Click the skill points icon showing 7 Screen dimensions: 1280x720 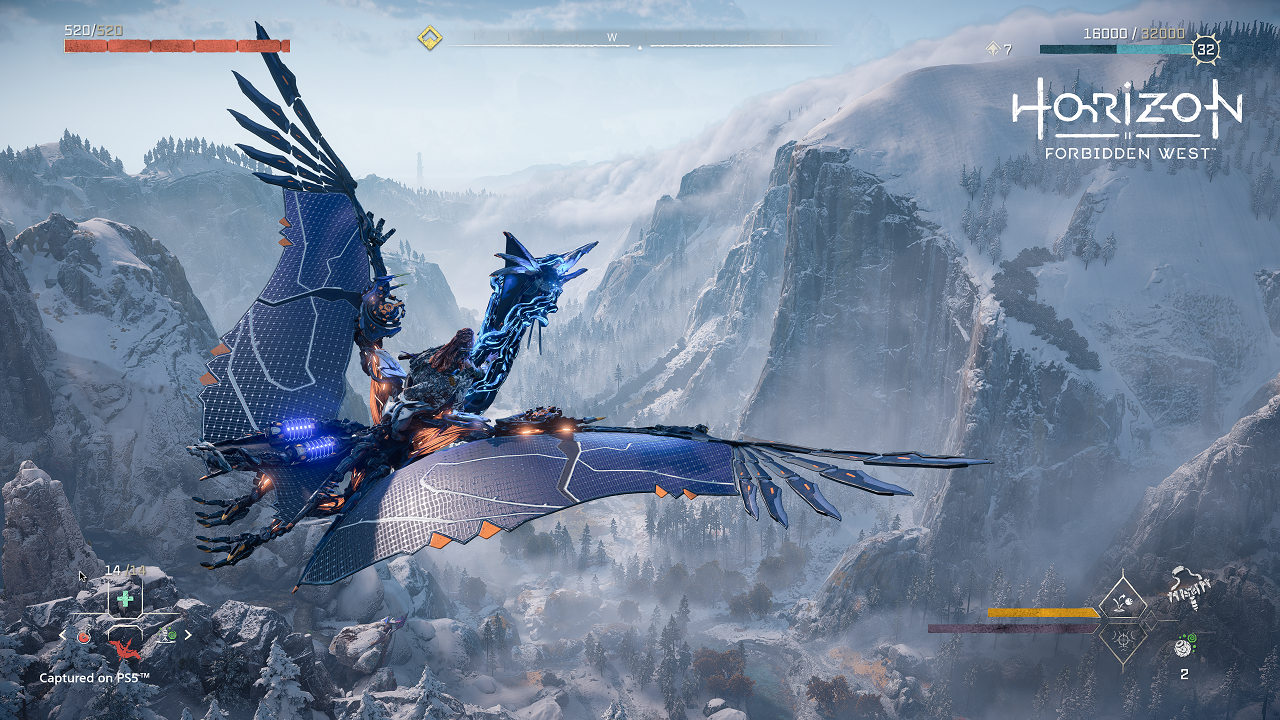pyautogui.click(x=993, y=48)
